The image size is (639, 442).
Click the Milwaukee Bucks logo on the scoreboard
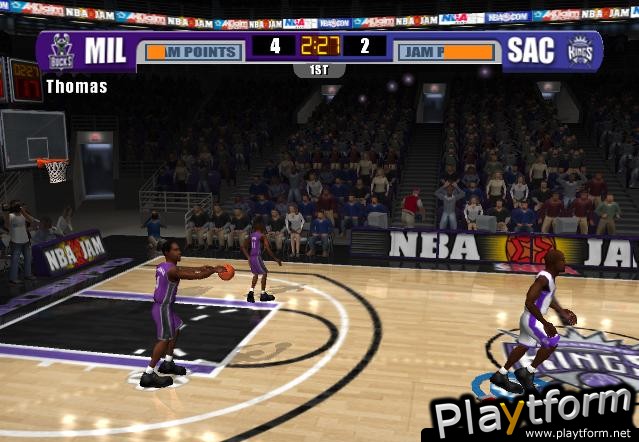coord(62,52)
